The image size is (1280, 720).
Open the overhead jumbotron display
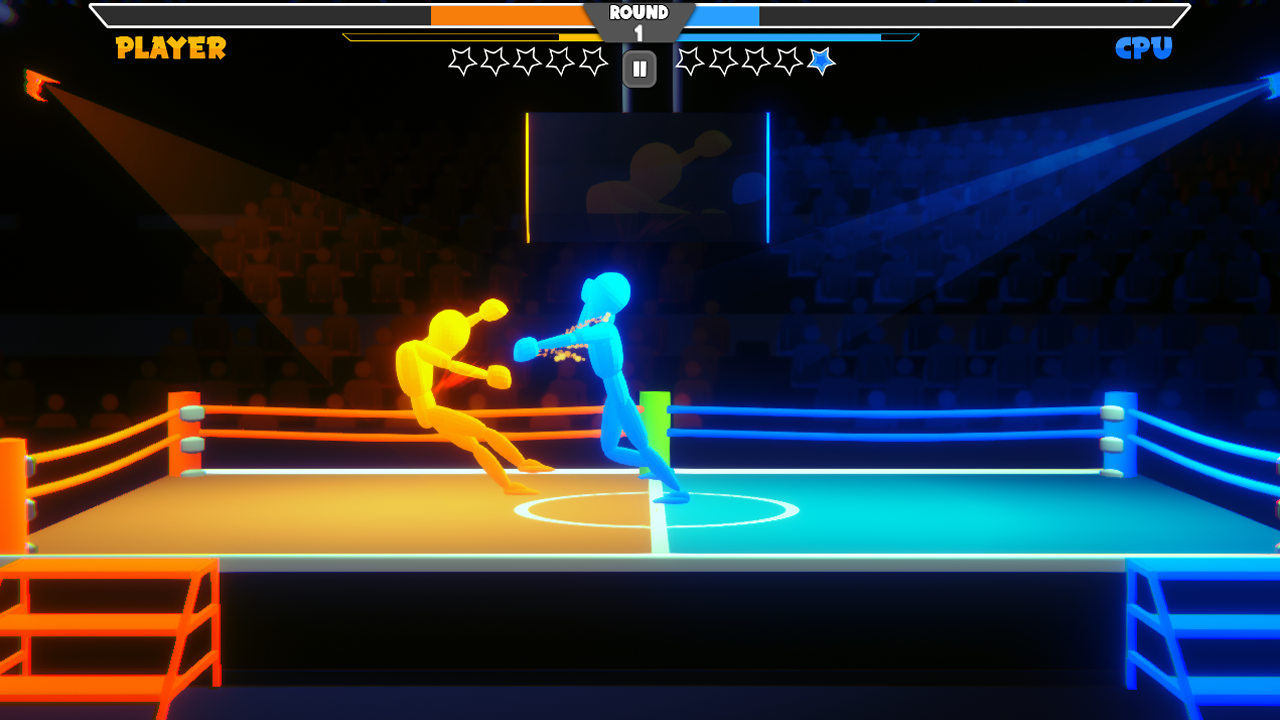click(648, 178)
